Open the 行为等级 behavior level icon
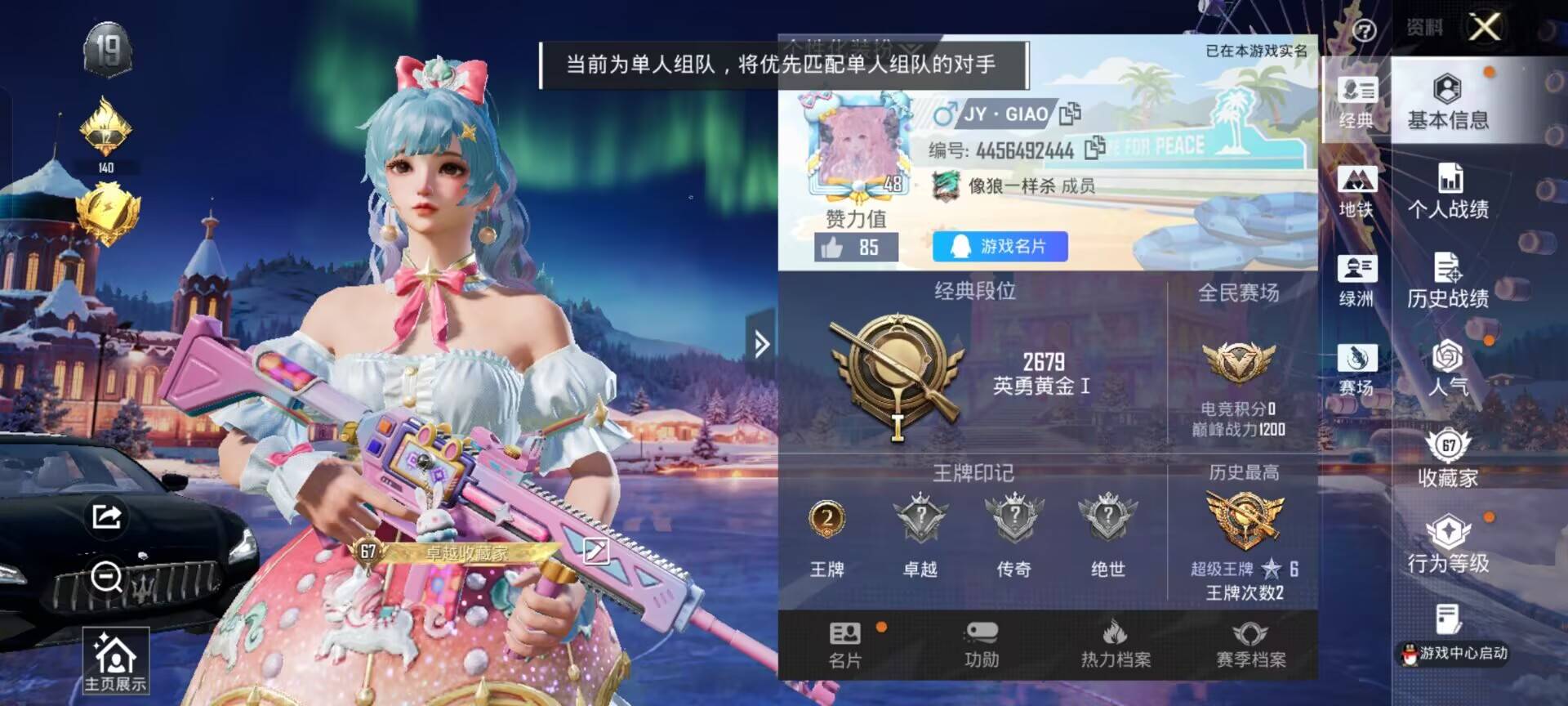The height and width of the screenshot is (706, 1568). coord(1450,547)
